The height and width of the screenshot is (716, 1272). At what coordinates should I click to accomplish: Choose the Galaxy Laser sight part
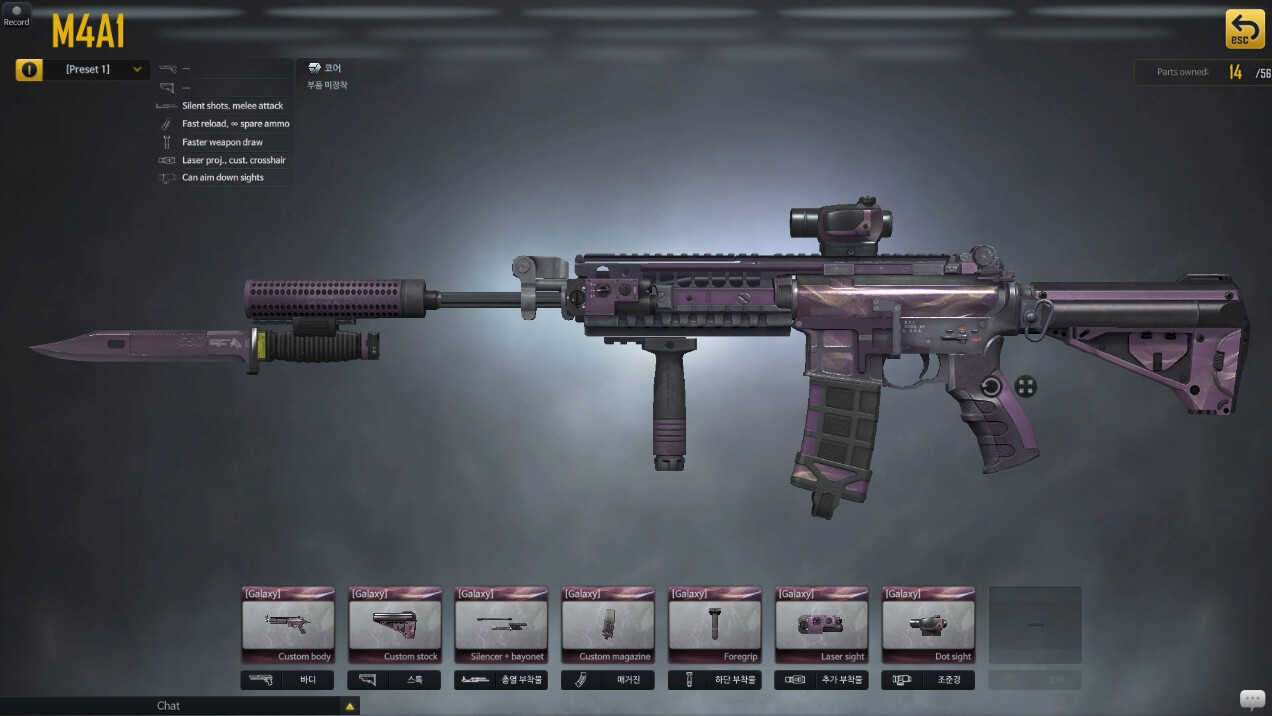[x=821, y=625]
